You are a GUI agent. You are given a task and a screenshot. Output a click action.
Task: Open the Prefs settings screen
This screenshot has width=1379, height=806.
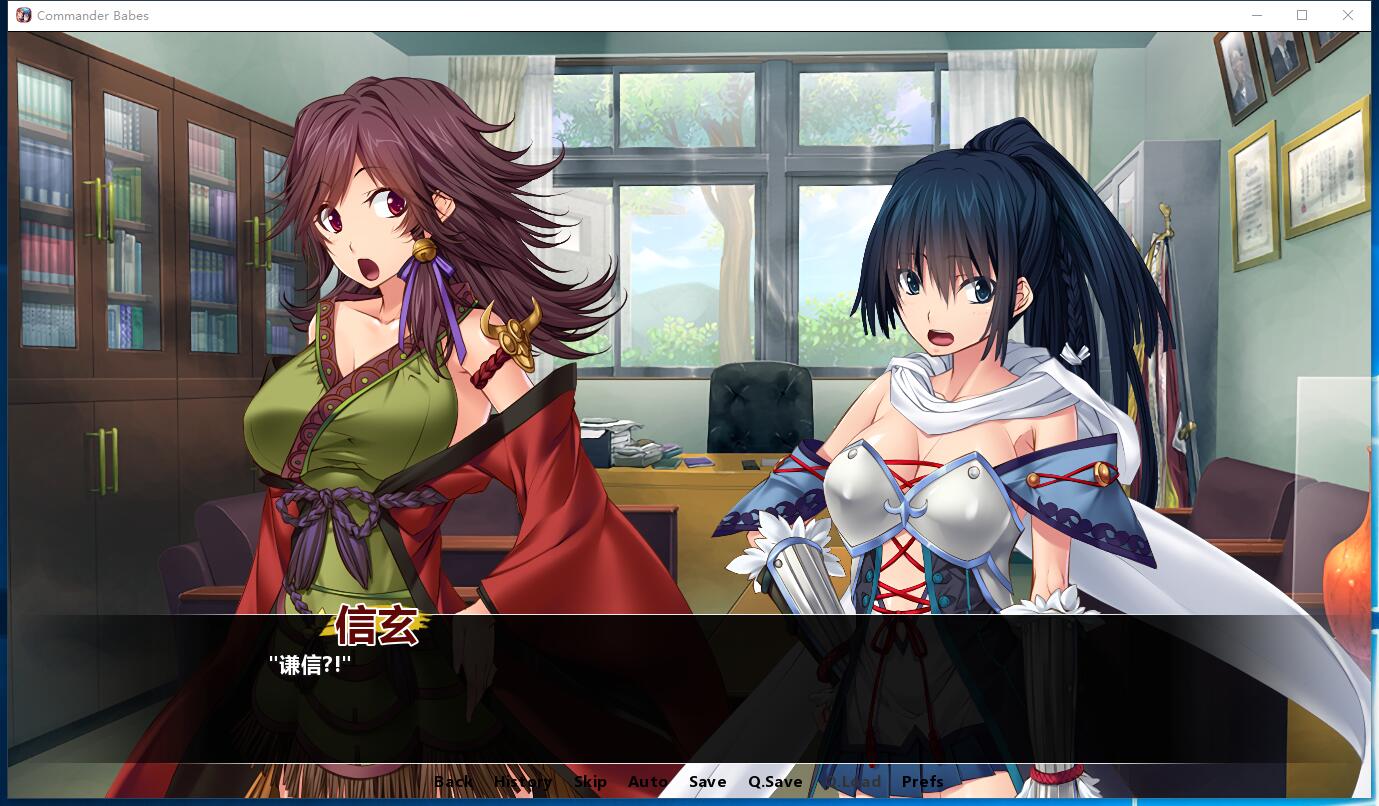[921, 781]
